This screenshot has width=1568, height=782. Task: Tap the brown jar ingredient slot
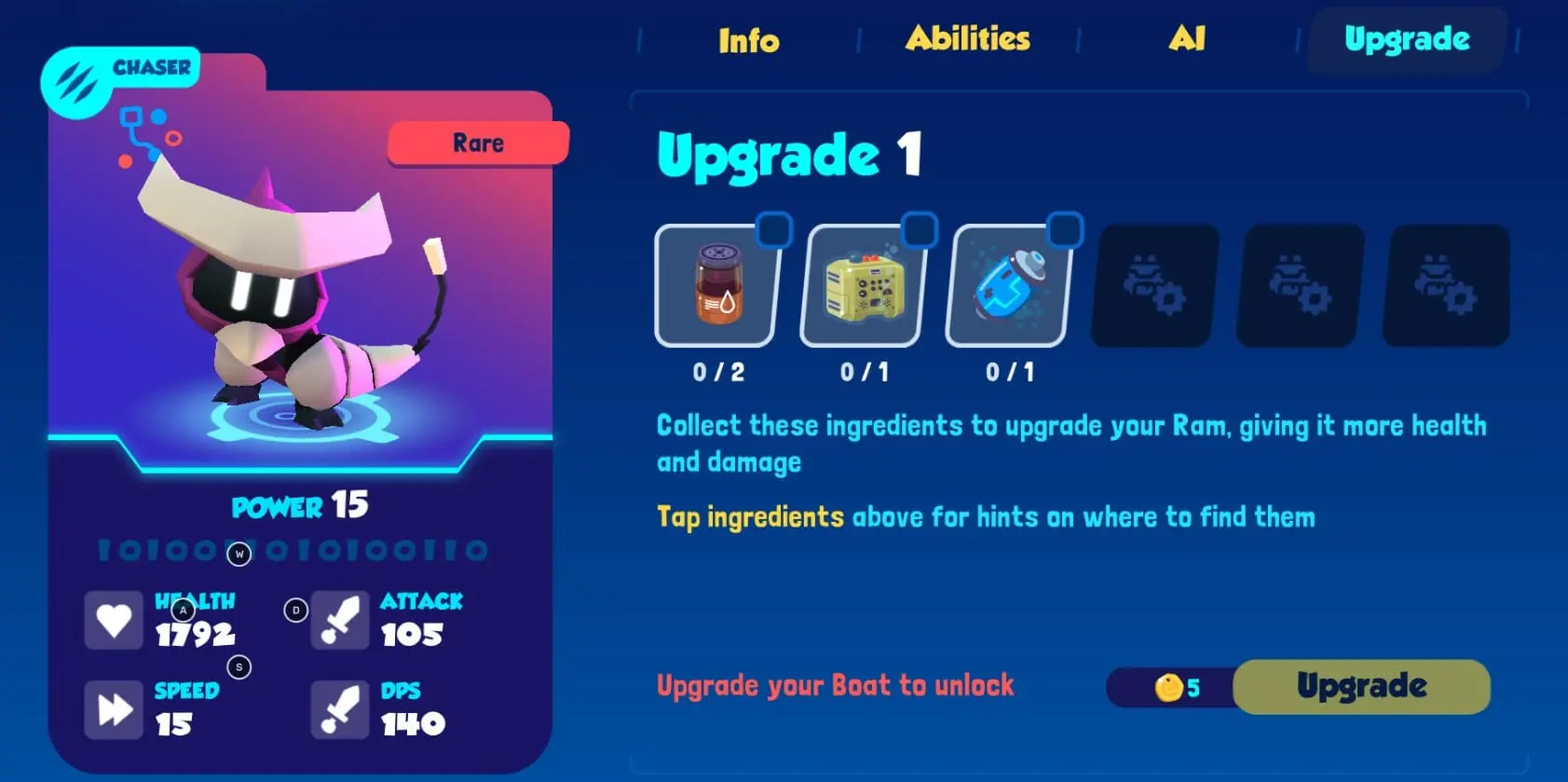click(718, 286)
